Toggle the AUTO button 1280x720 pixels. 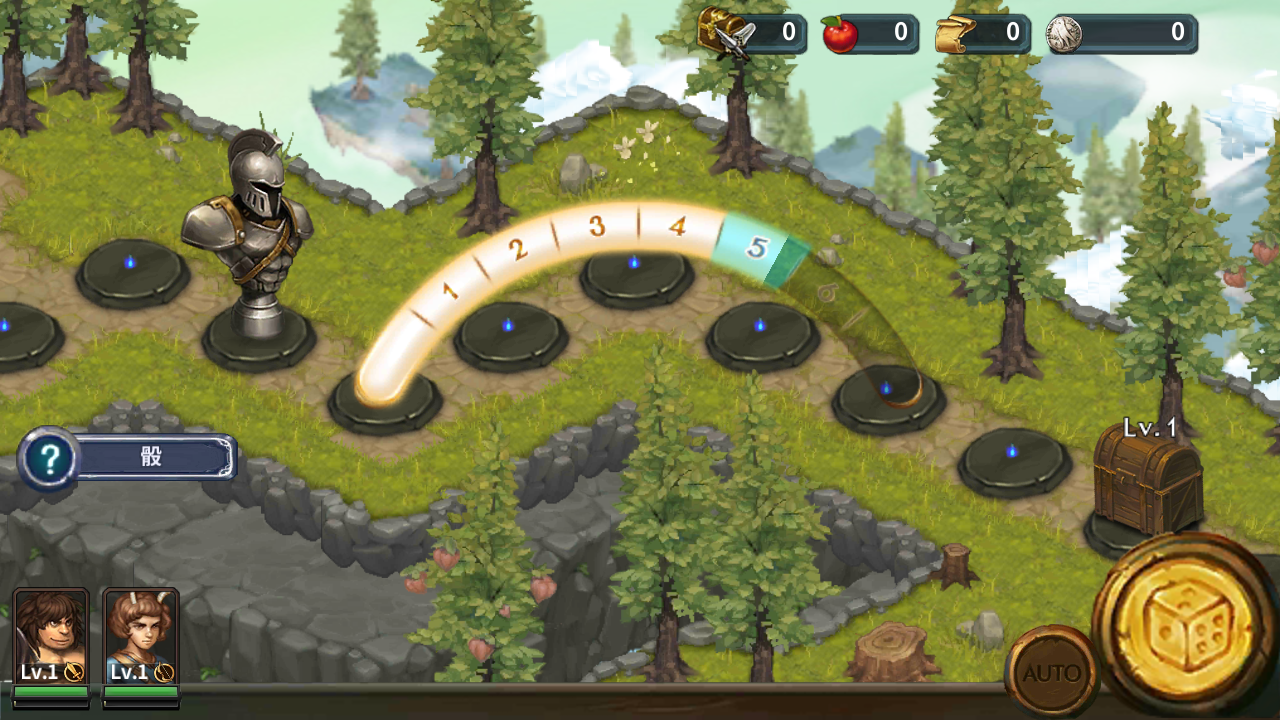point(1051,672)
